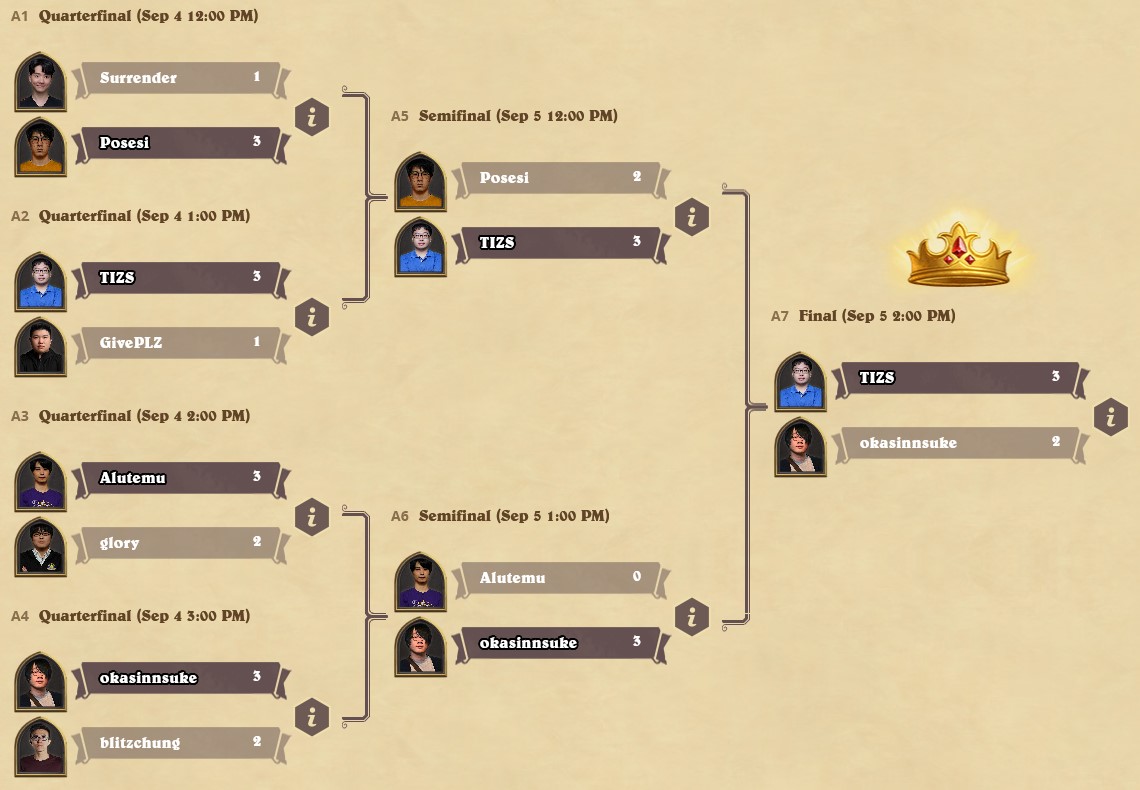View info for the A3 Quarterfinal
Image resolution: width=1140 pixels, height=790 pixels.
312,518
